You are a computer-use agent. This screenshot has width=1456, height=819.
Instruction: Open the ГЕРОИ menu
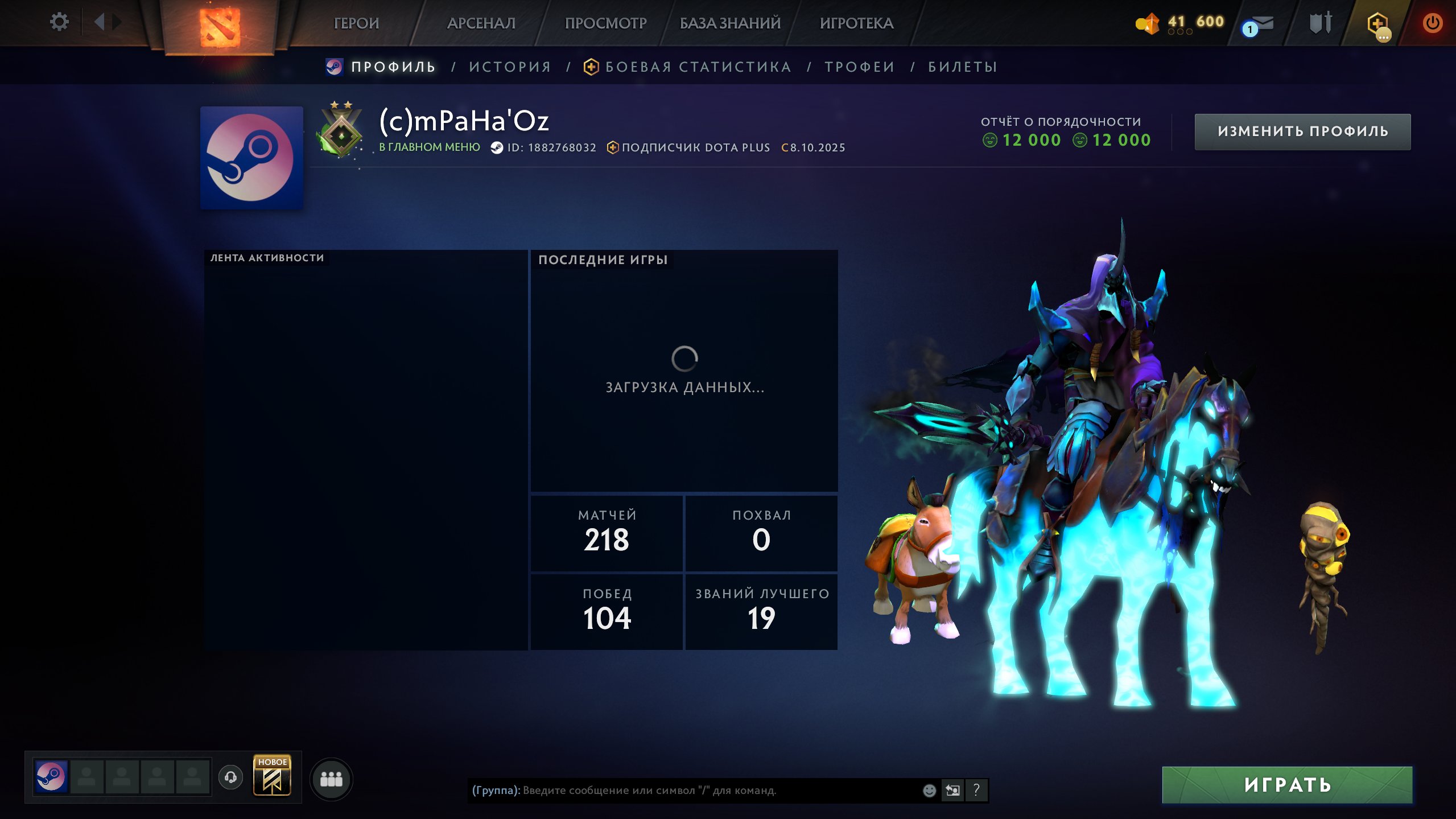click(356, 23)
